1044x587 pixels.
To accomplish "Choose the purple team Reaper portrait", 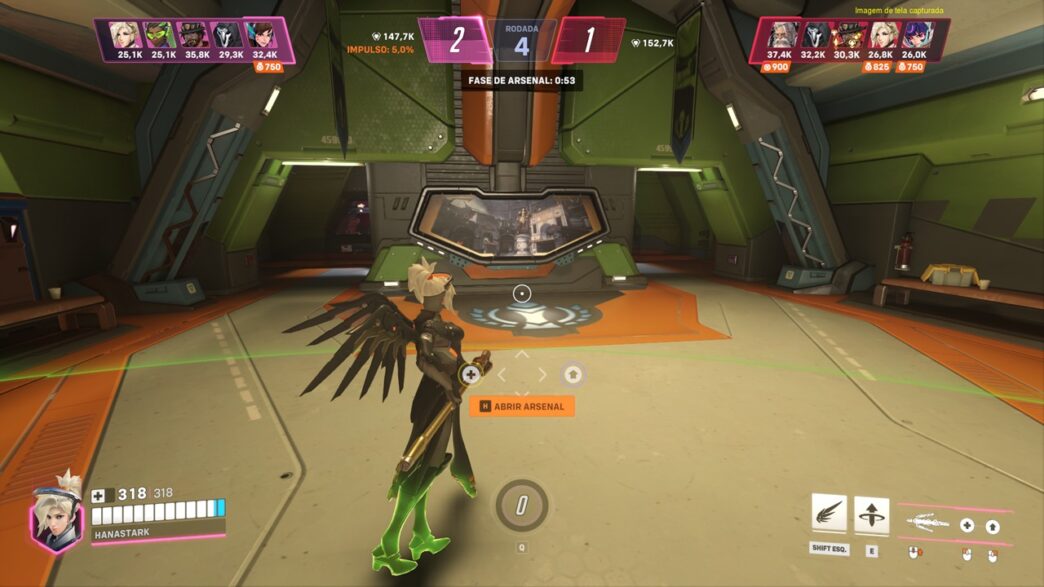I will pos(229,34).
